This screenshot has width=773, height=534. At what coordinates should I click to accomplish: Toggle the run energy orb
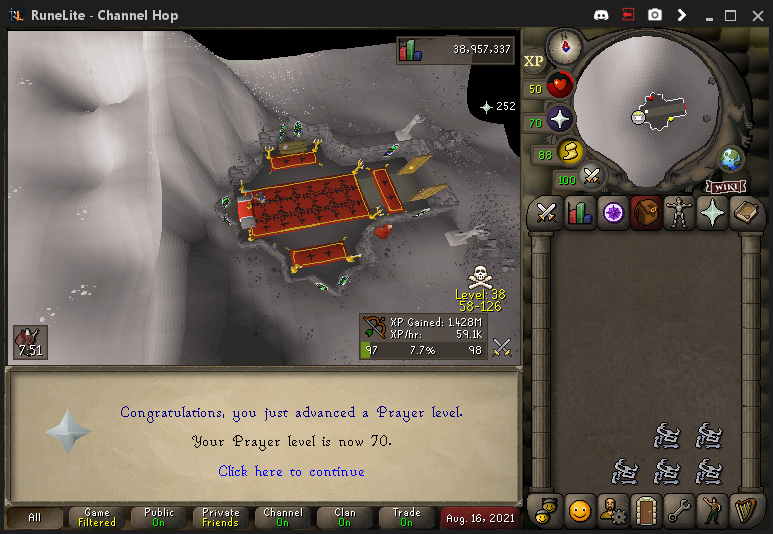571,153
